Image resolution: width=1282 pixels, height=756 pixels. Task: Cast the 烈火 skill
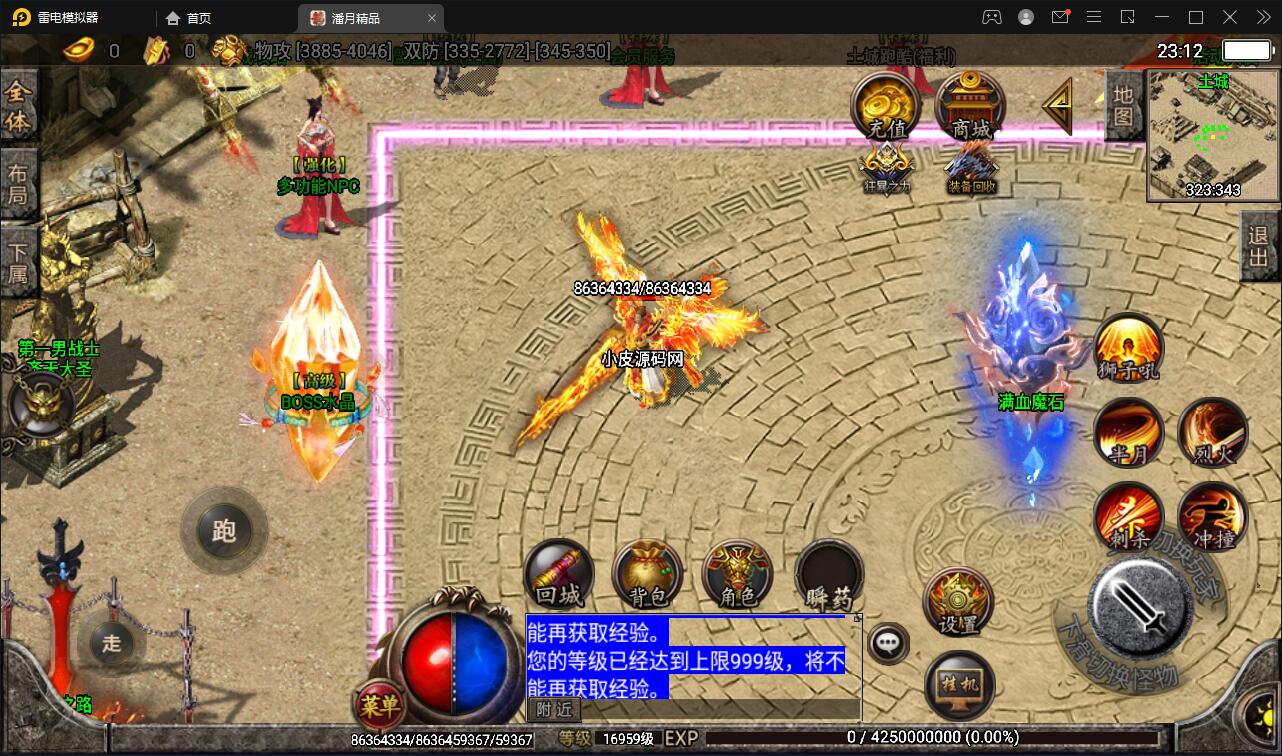coord(1212,432)
